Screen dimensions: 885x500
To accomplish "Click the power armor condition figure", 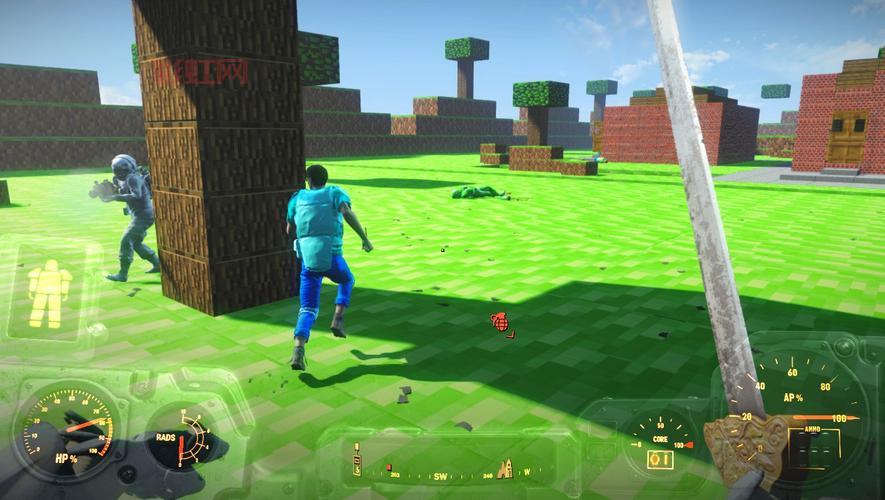I will coord(48,293).
